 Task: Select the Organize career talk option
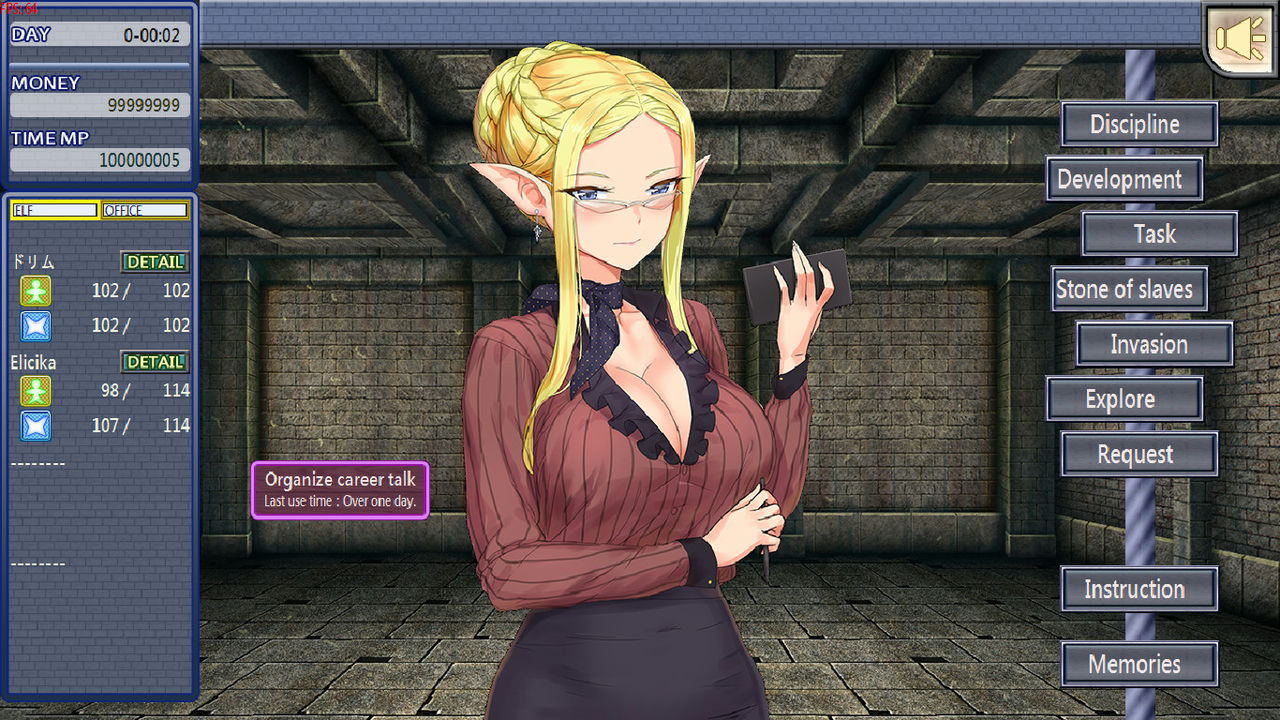click(x=340, y=488)
